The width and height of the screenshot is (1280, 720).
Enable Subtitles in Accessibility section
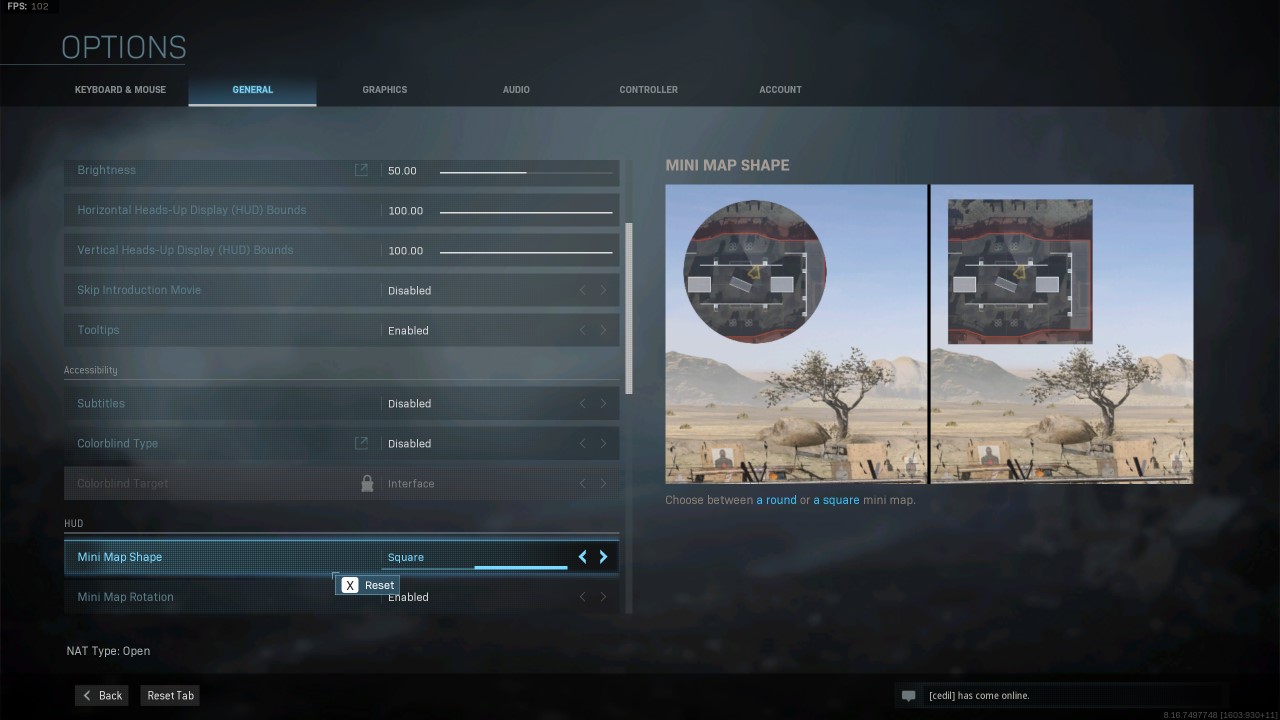603,403
